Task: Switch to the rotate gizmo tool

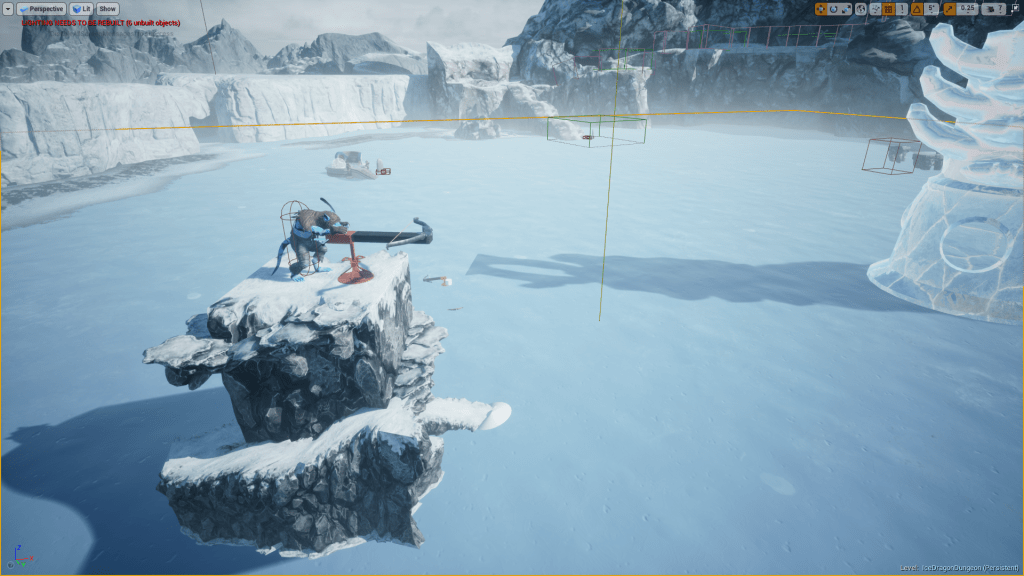Action: click(x=833, y=8)
